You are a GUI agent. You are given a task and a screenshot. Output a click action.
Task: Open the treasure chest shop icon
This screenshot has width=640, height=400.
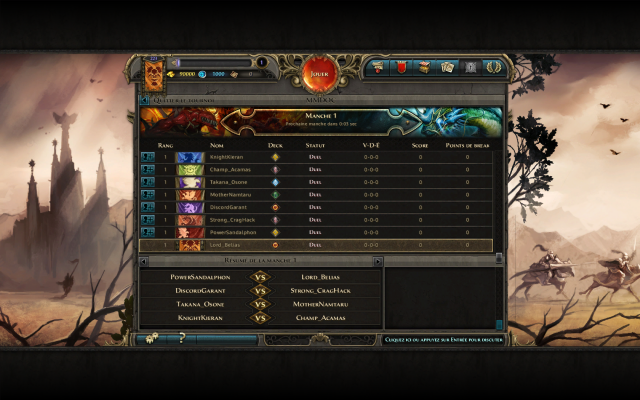point(424,67)
